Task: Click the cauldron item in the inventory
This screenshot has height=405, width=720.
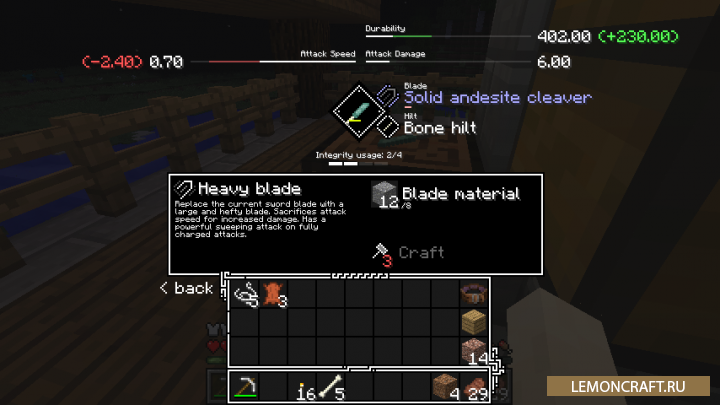Action: coord(474,294)
